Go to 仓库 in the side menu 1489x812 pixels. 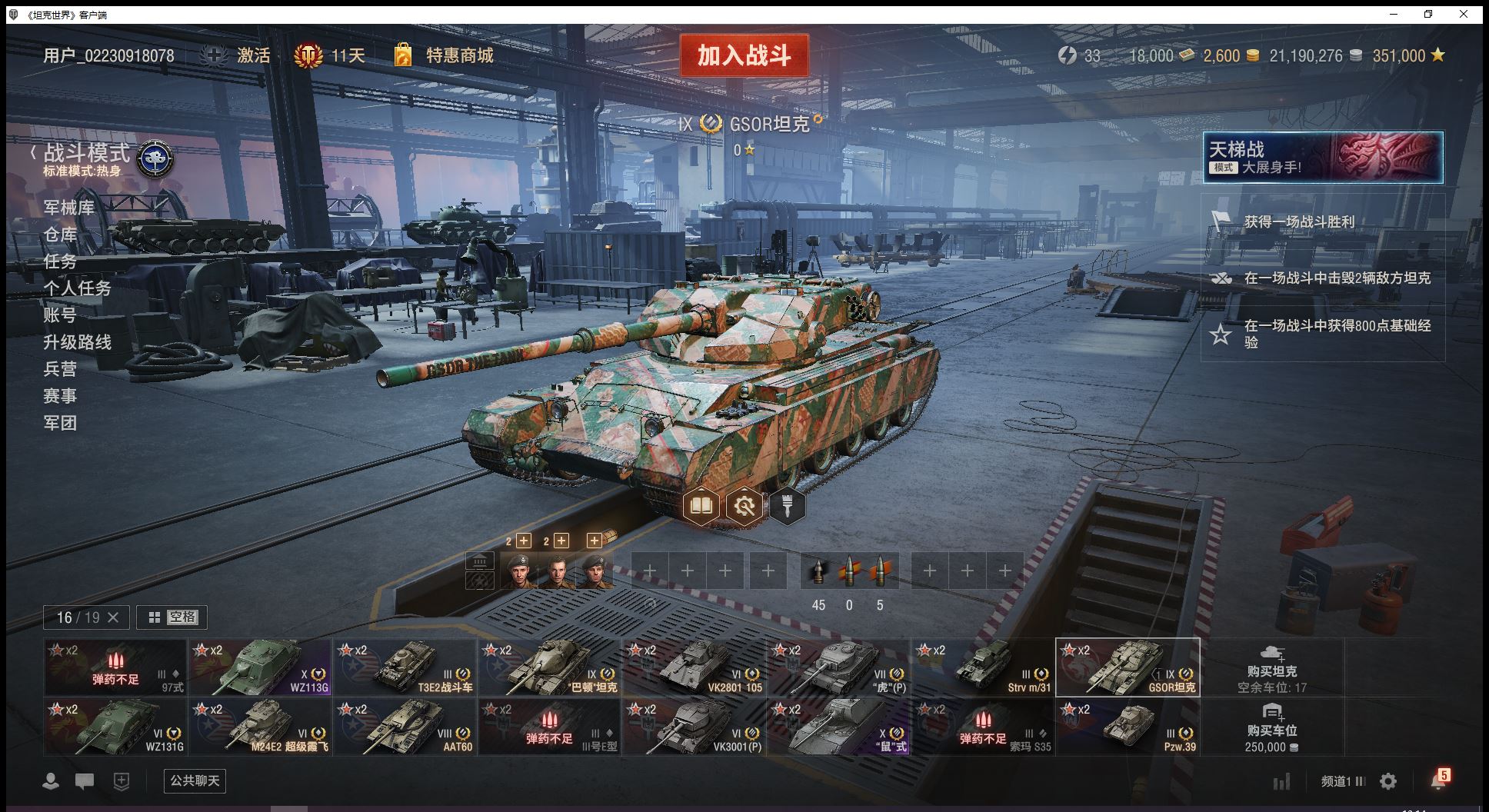60,235
